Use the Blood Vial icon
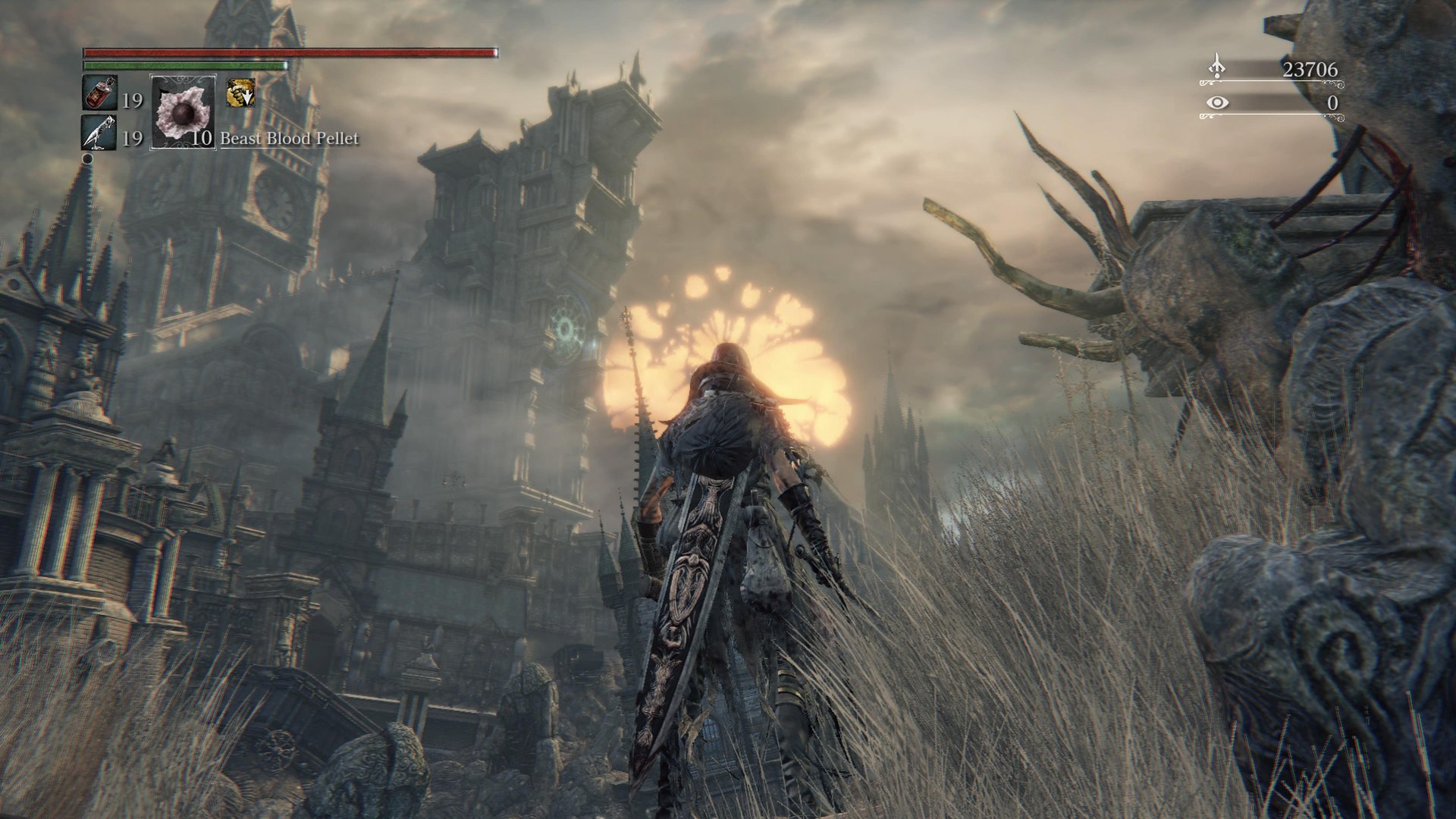The width and height of the screenshot is (1456, 819). coord(99,93)
